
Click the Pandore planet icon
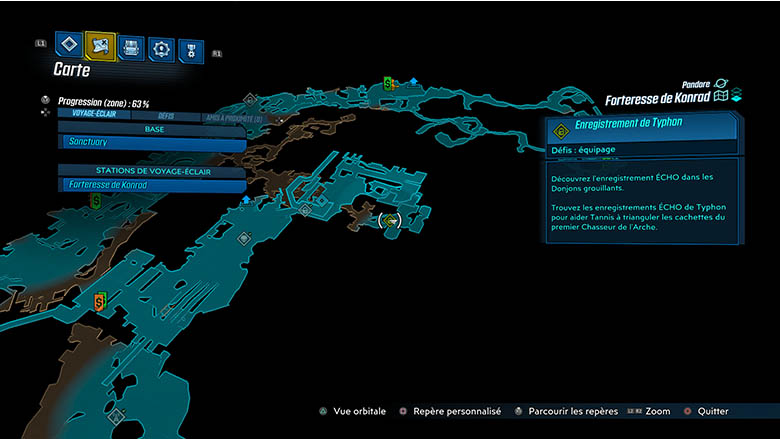(x=721, y=85)
